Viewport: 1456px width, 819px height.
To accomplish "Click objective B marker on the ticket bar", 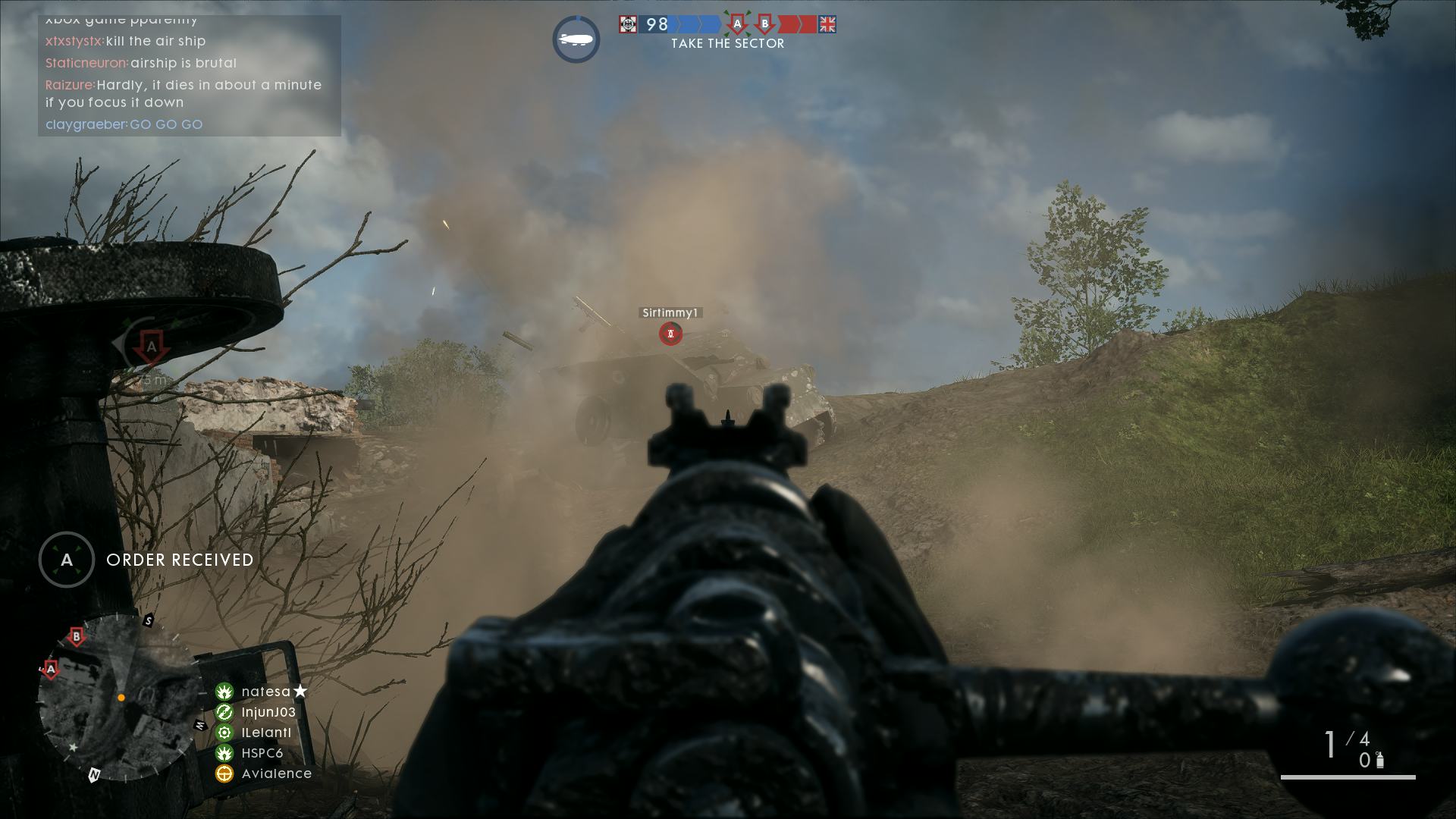I will pos(765,24).
